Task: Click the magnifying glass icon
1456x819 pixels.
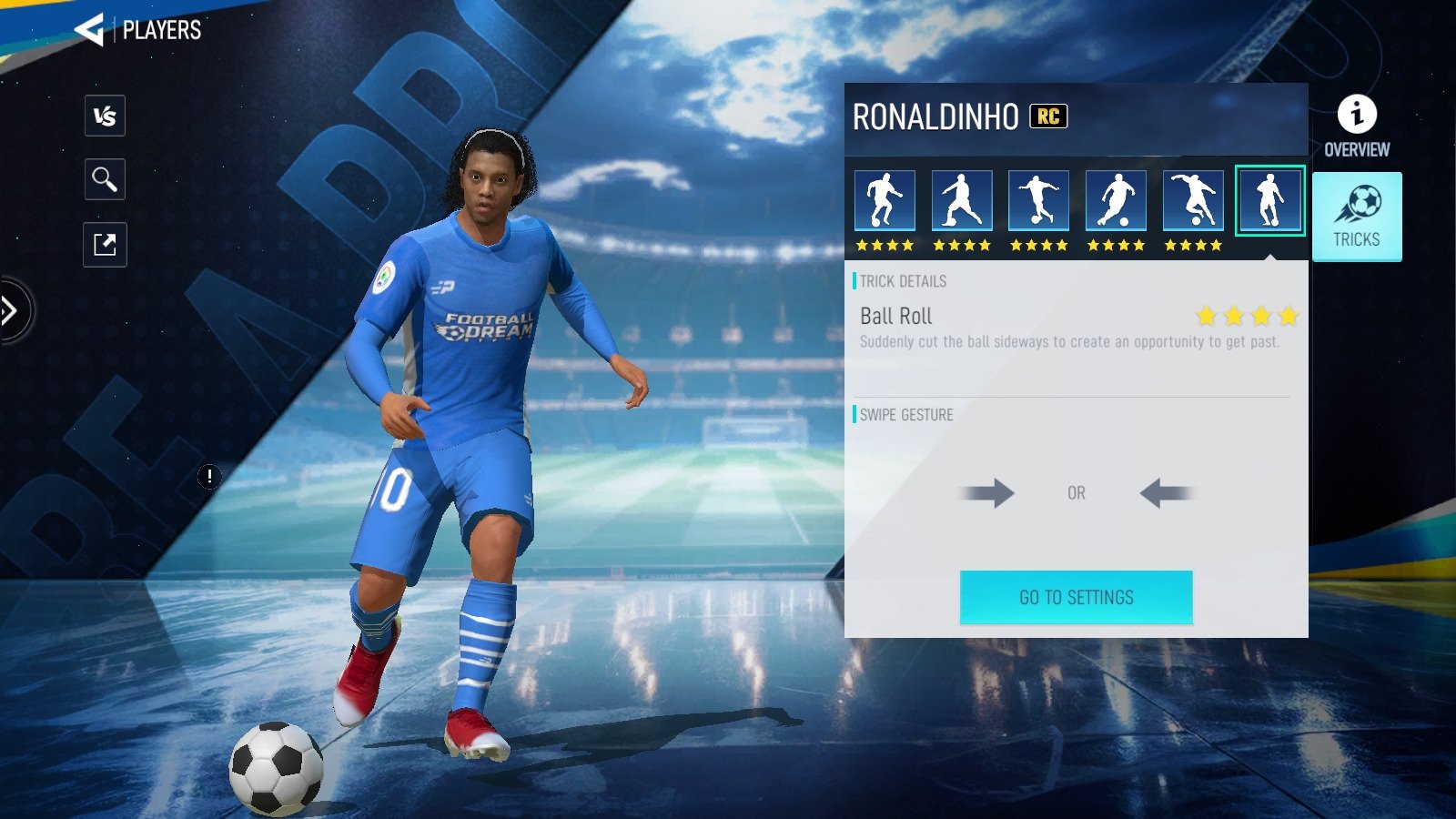Action: [105, 179]
